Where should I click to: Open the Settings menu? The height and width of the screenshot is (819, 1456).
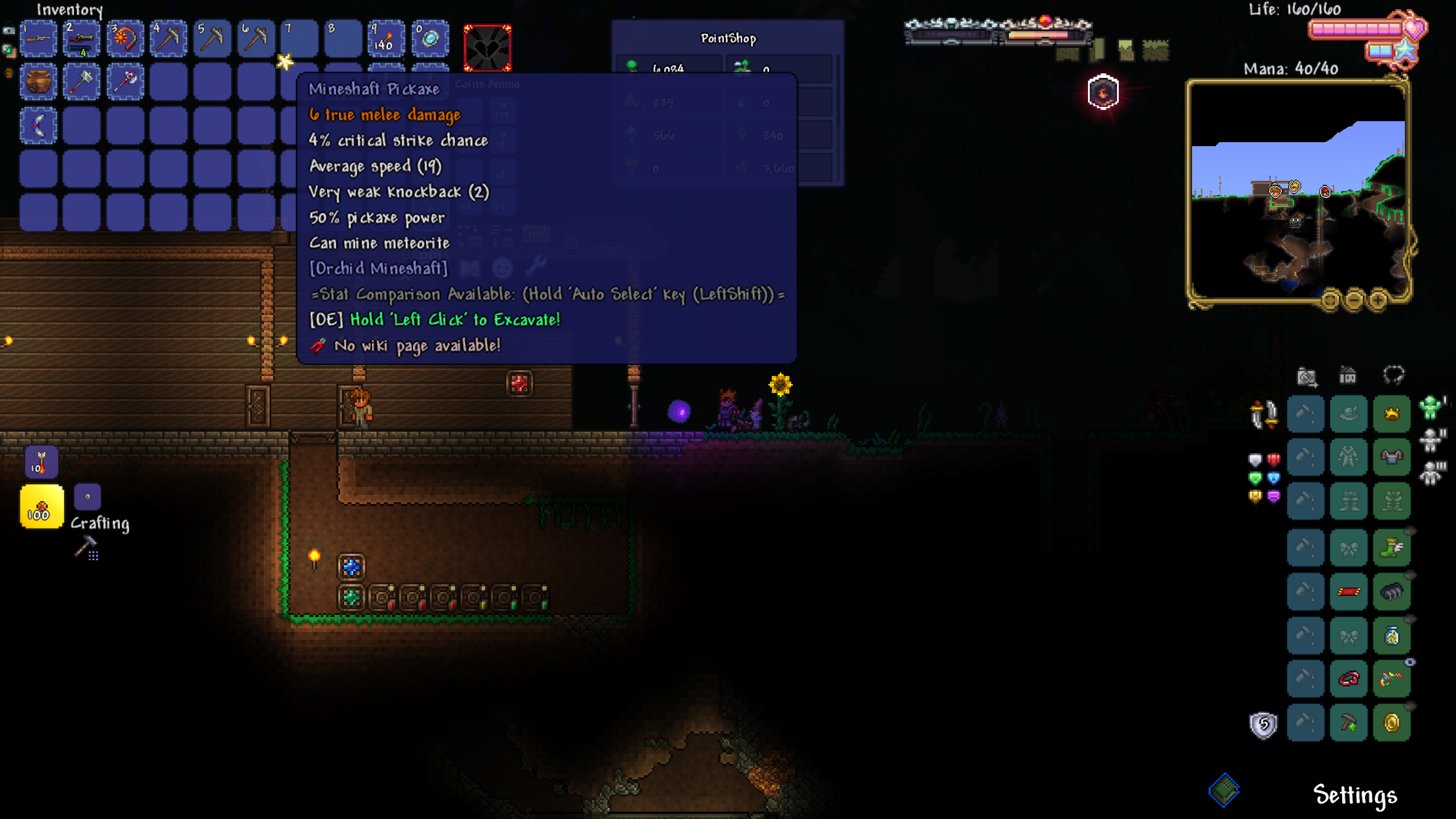[x=1355, y=795]
